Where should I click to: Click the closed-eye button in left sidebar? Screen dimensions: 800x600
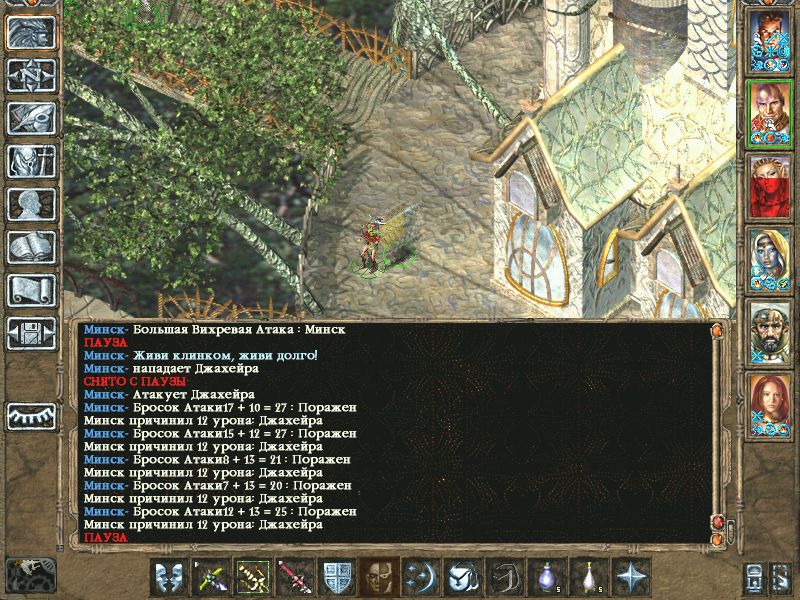tap(31, 415)
